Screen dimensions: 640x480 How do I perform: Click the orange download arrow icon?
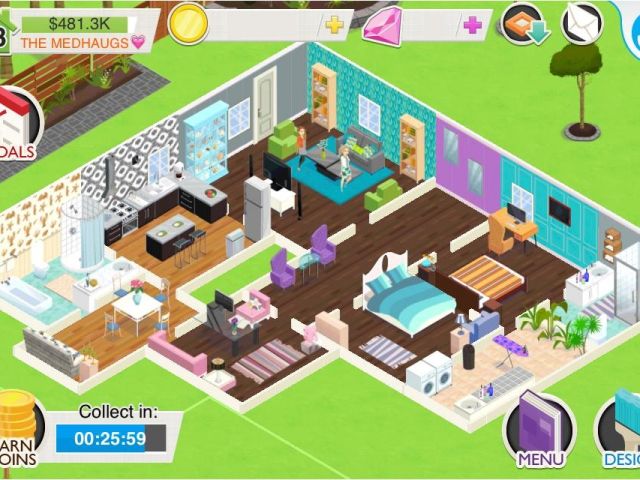[527, 24]
